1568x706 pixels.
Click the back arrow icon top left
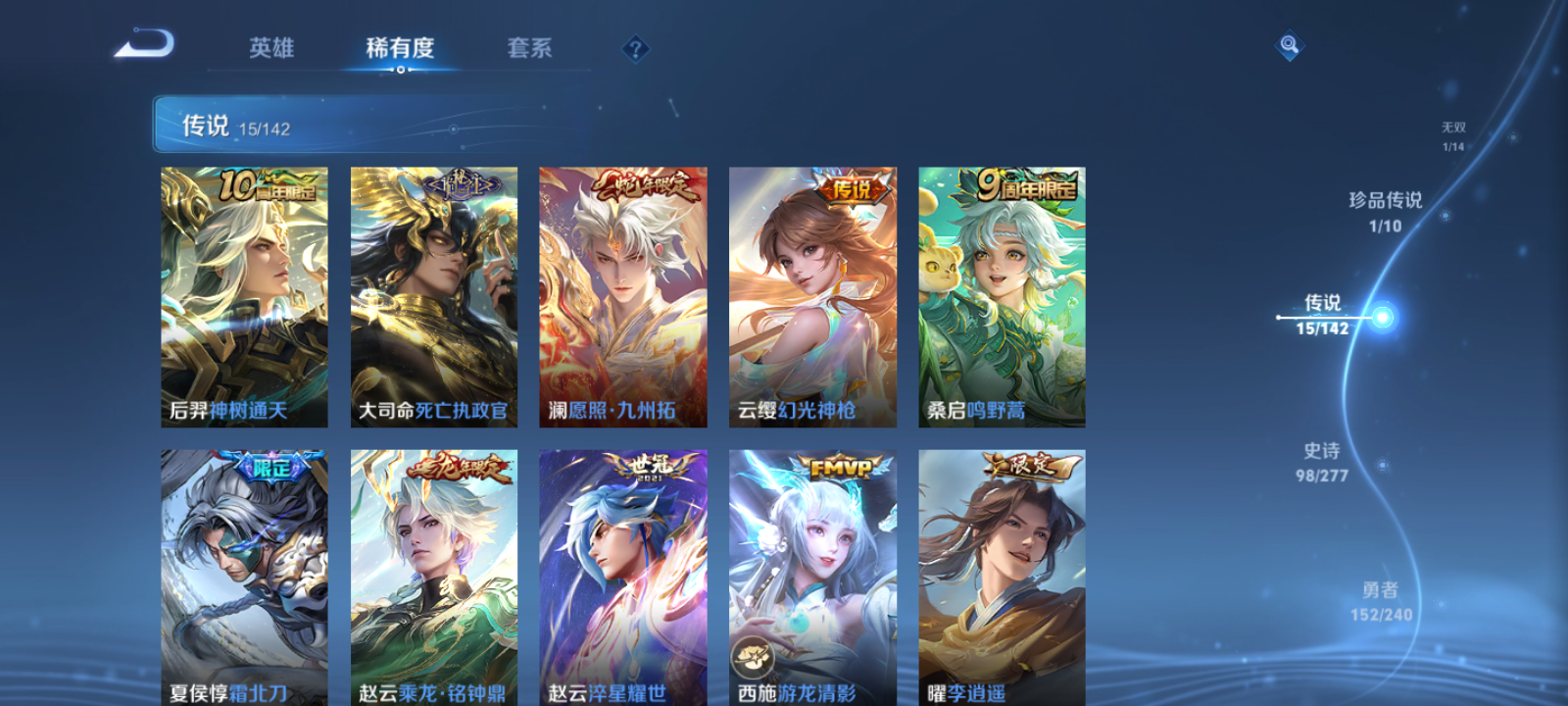[x=143, y=43]
